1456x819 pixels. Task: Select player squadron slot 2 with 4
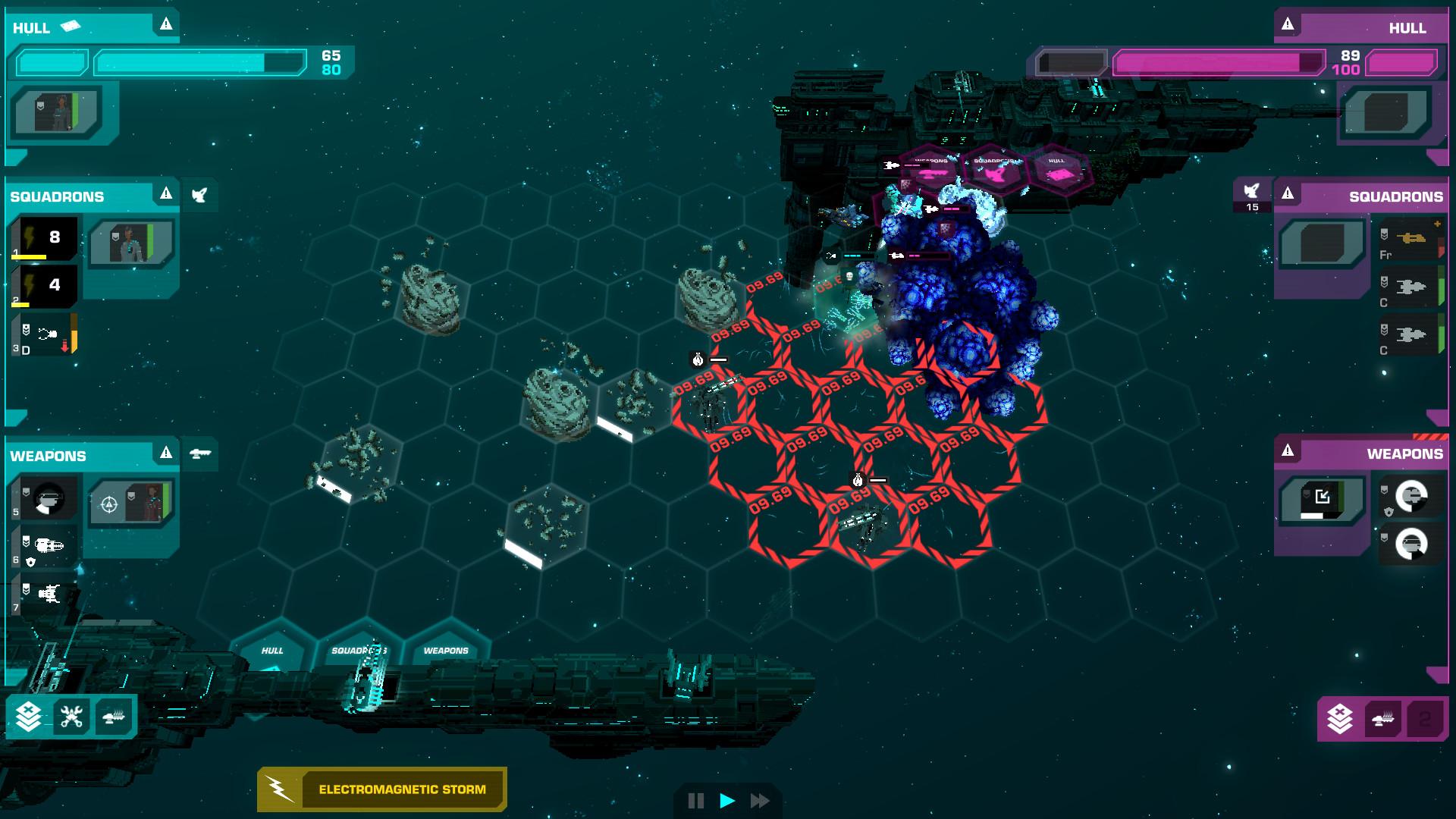point(47,286)
